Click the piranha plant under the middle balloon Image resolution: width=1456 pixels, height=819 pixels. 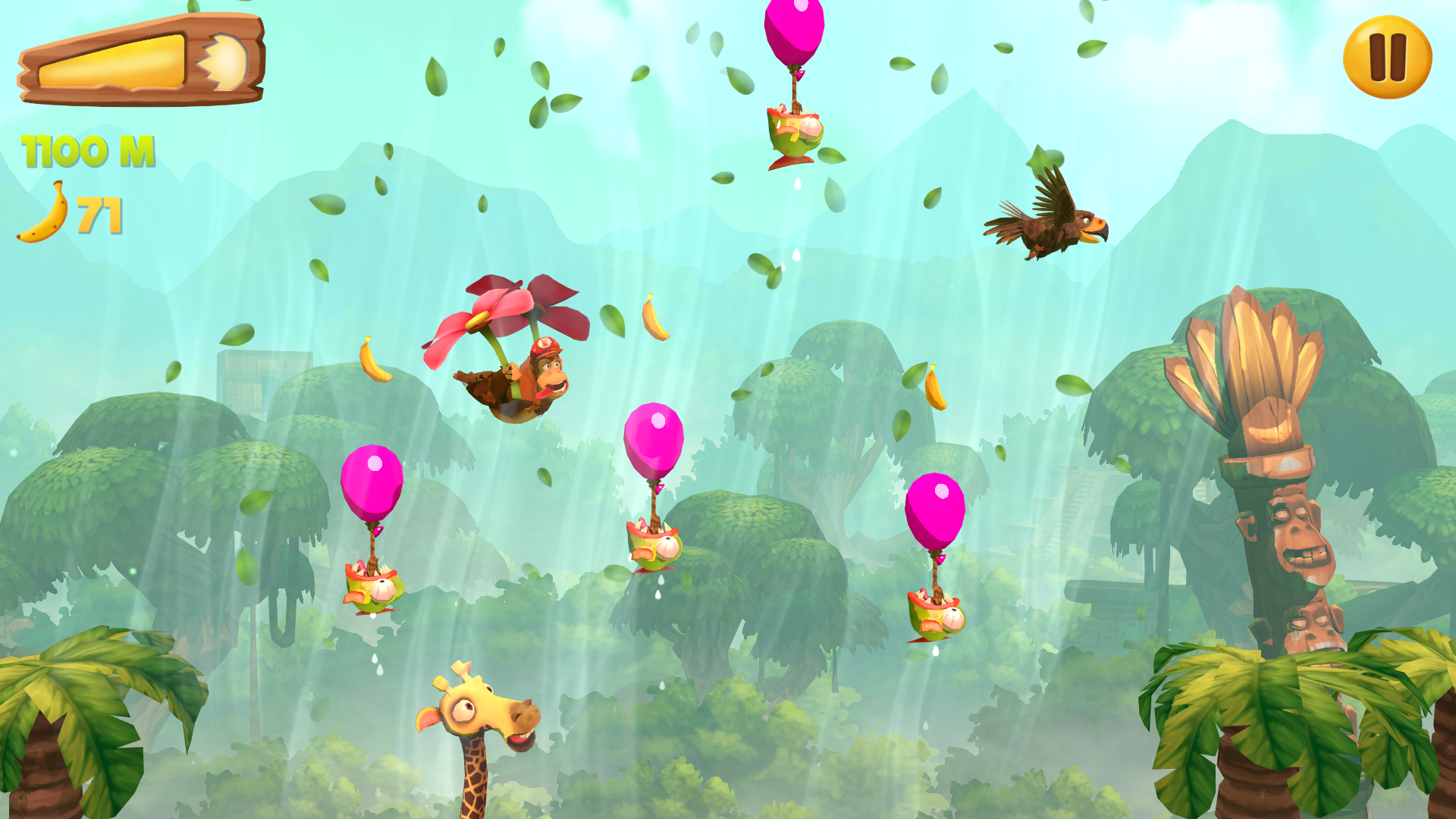654,546
